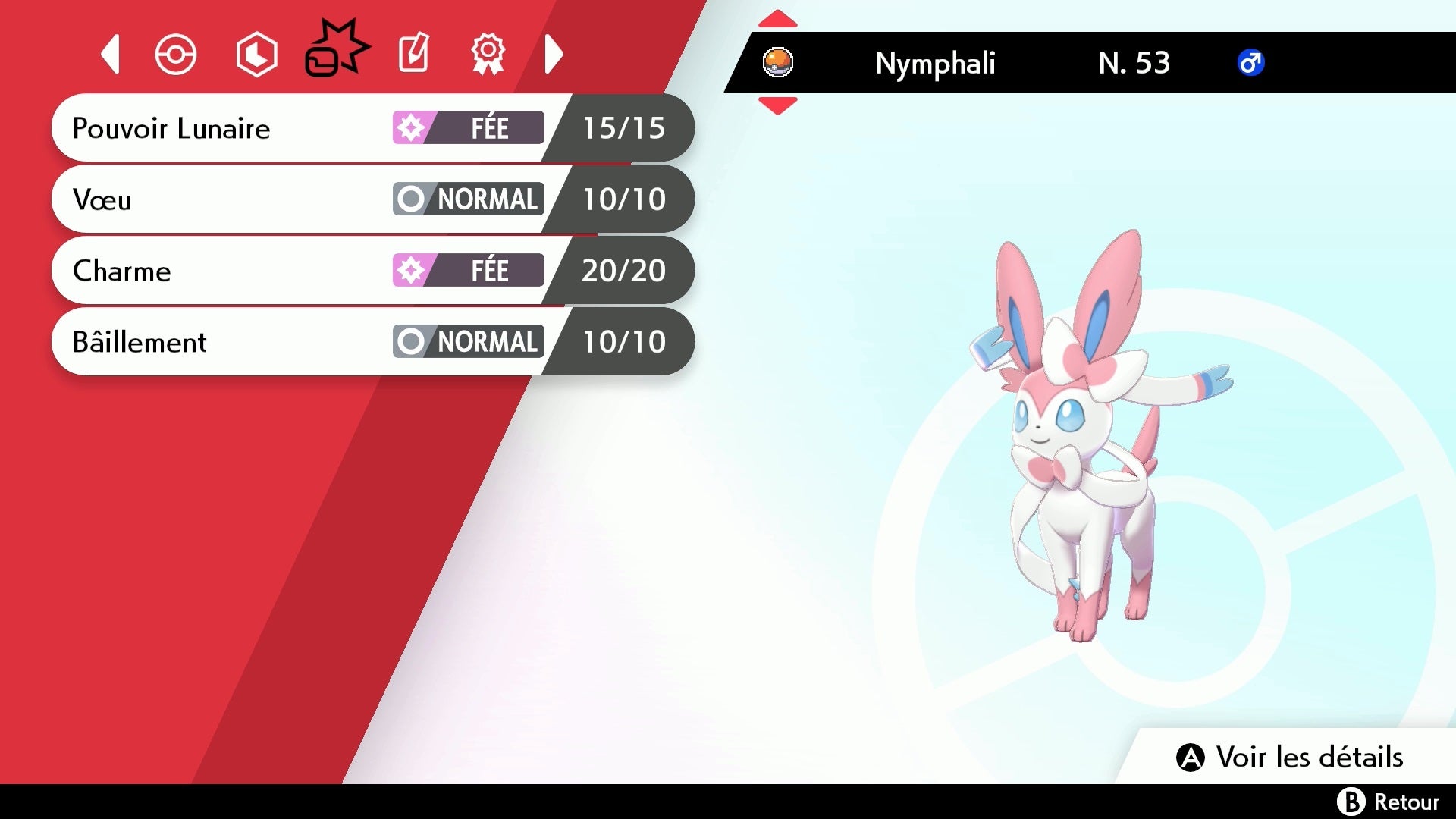This screenshot has height=819, width=1456.
Task: Select the male gender symbol
Action: 1251,63
